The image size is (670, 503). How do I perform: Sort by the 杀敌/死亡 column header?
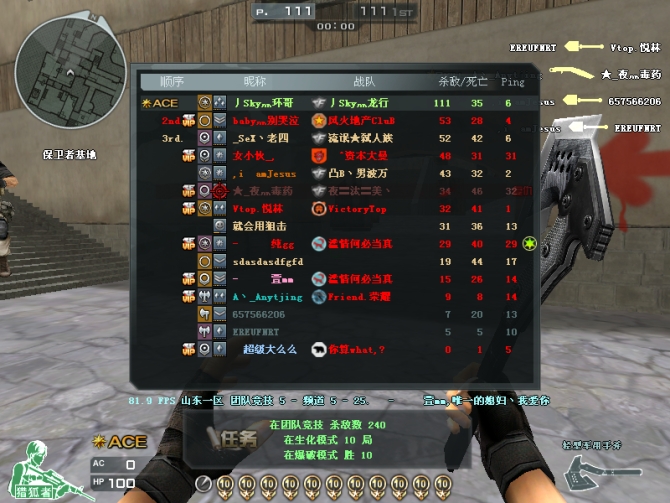point(461,81)
